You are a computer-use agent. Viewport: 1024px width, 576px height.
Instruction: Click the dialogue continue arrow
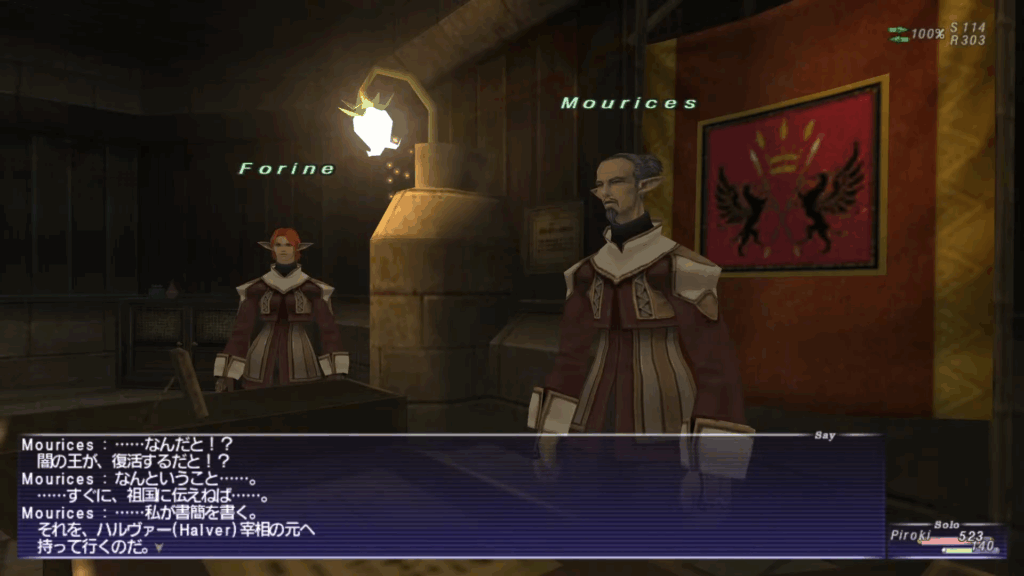click(x=158, y=548)
